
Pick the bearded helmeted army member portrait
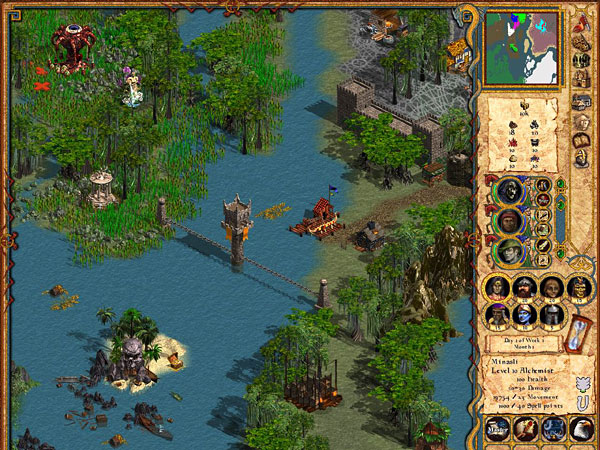point(524,288)
